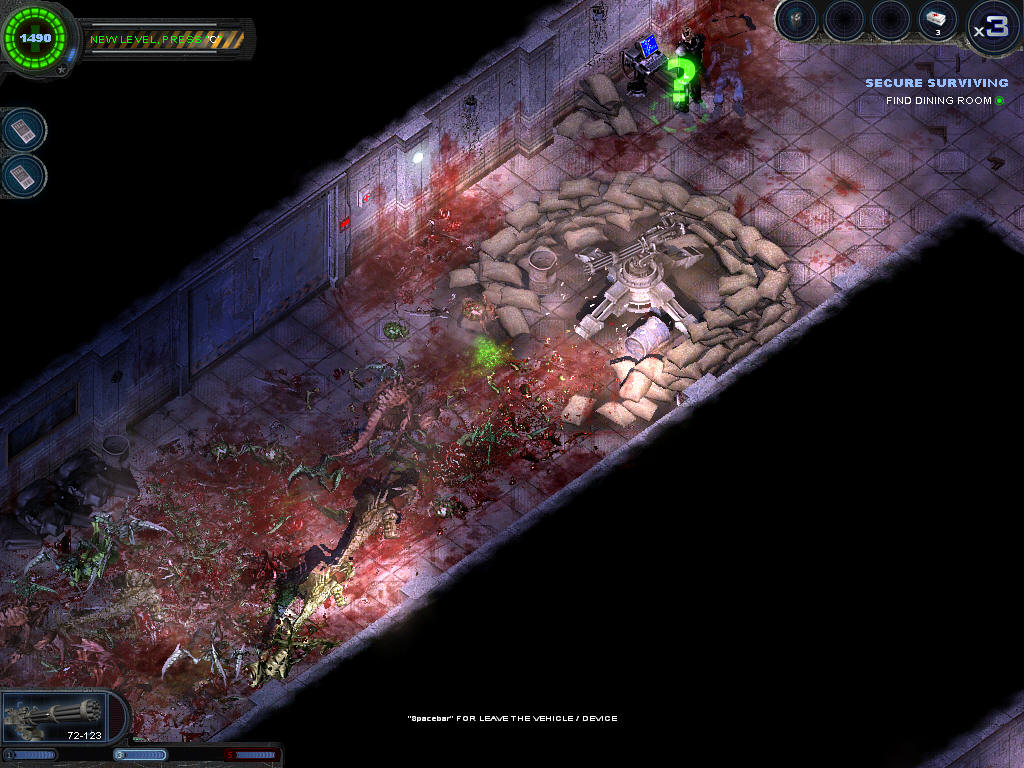Use the medkit item slot
This screenshot has height=768, width=1024.
[x=937, y=20]
